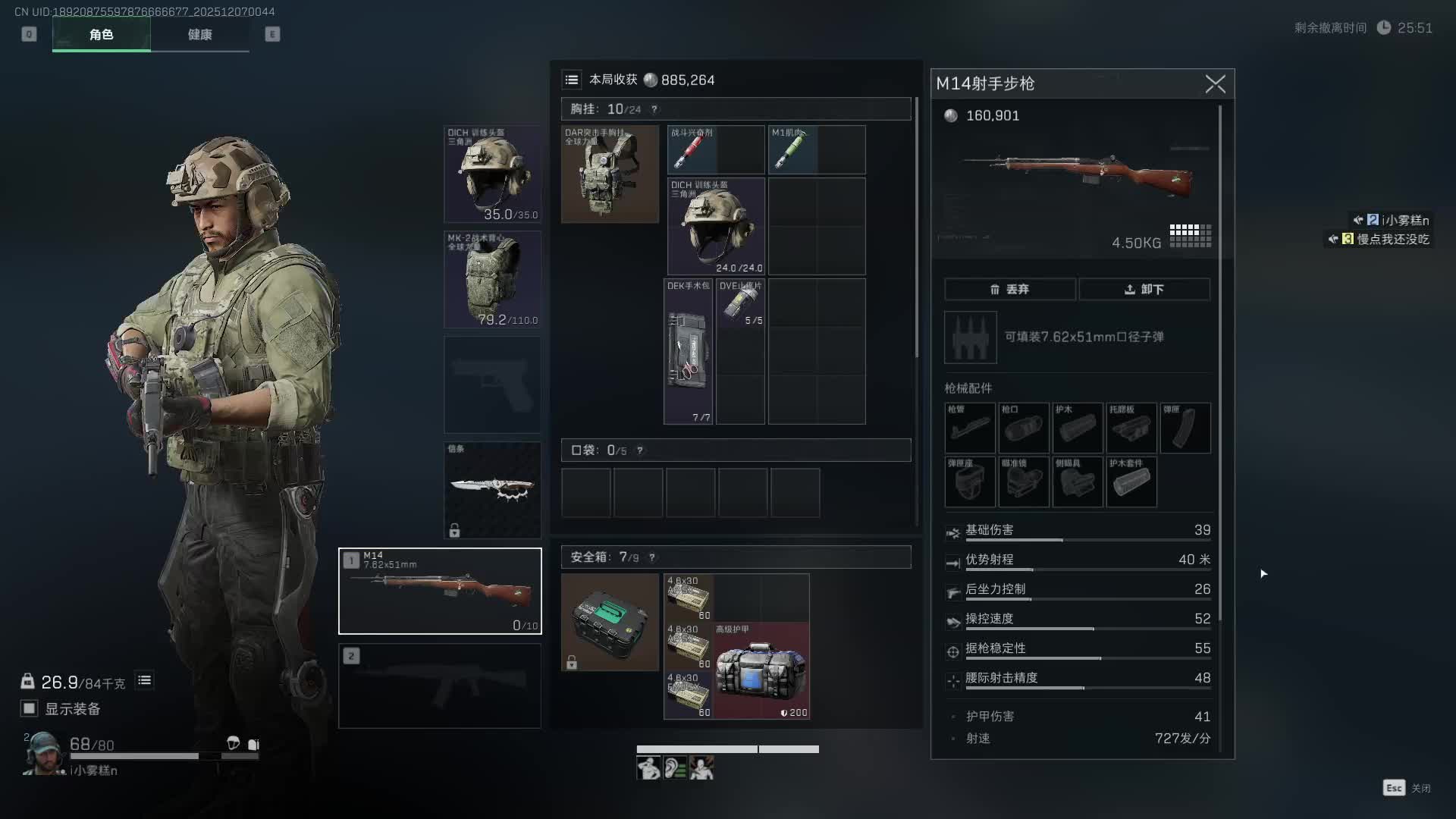
Task: Select the MK-2 tactical vest armor slot
Action: (x=492, y=280)
